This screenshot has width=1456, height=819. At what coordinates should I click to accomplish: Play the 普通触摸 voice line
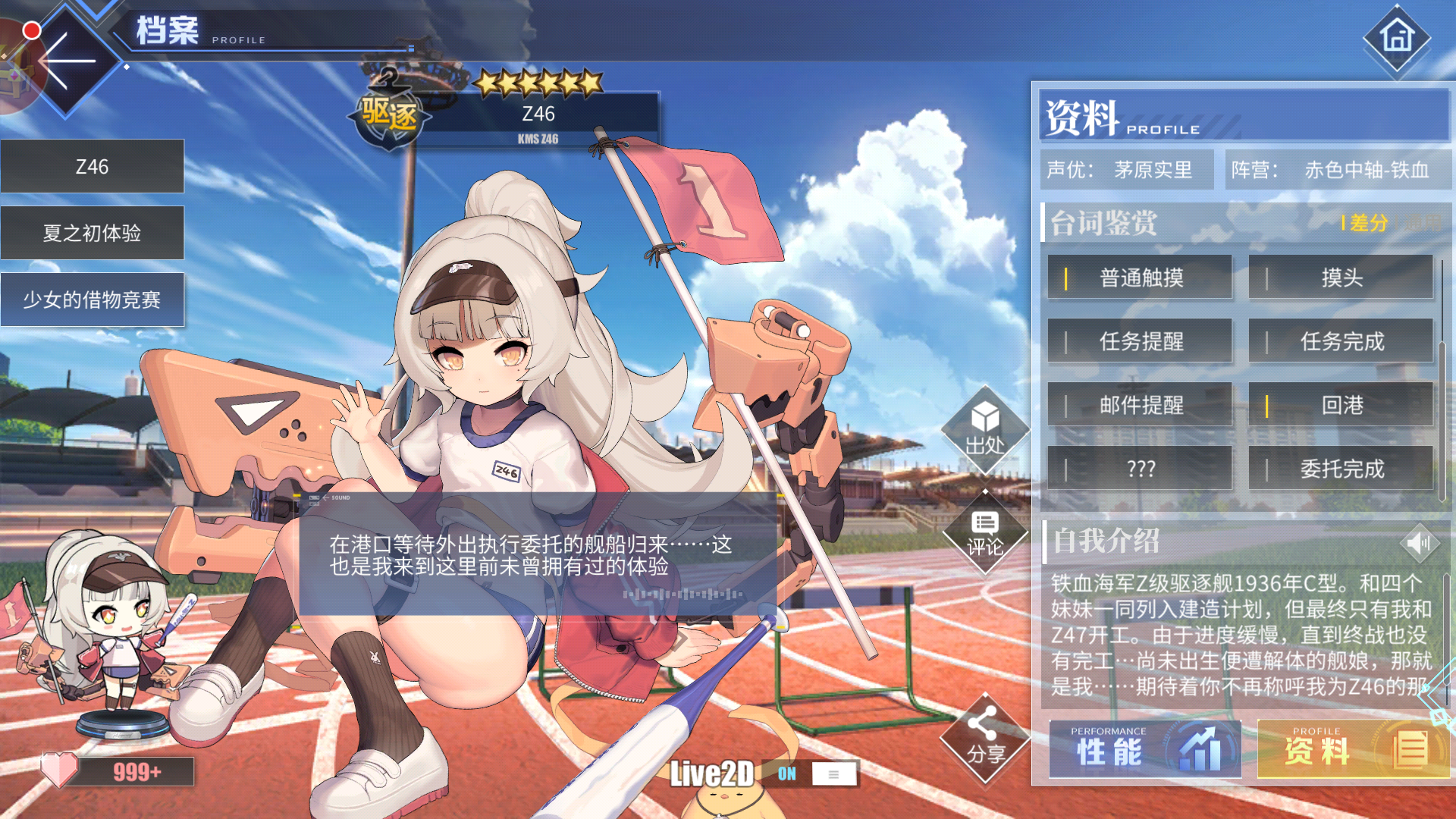pyautogui.click(x=1139, y=278)
